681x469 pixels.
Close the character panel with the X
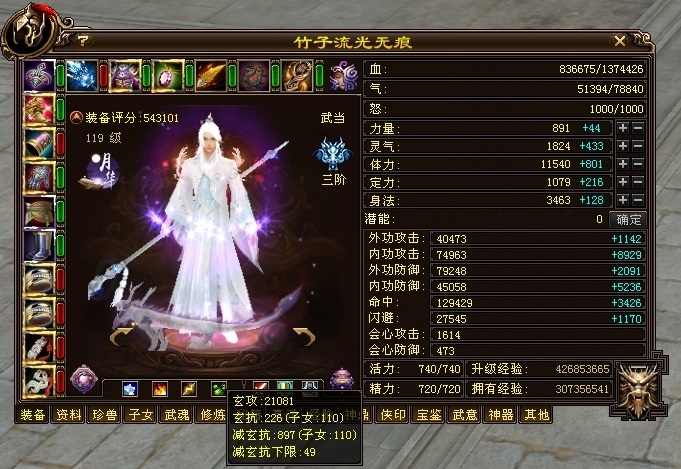coord(620,41)
